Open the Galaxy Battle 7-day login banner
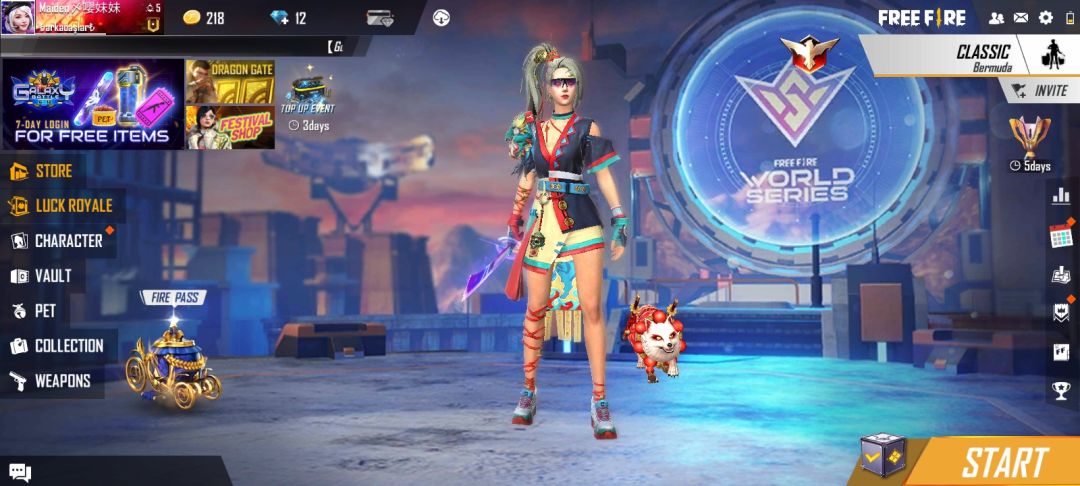 click(93, 104)
